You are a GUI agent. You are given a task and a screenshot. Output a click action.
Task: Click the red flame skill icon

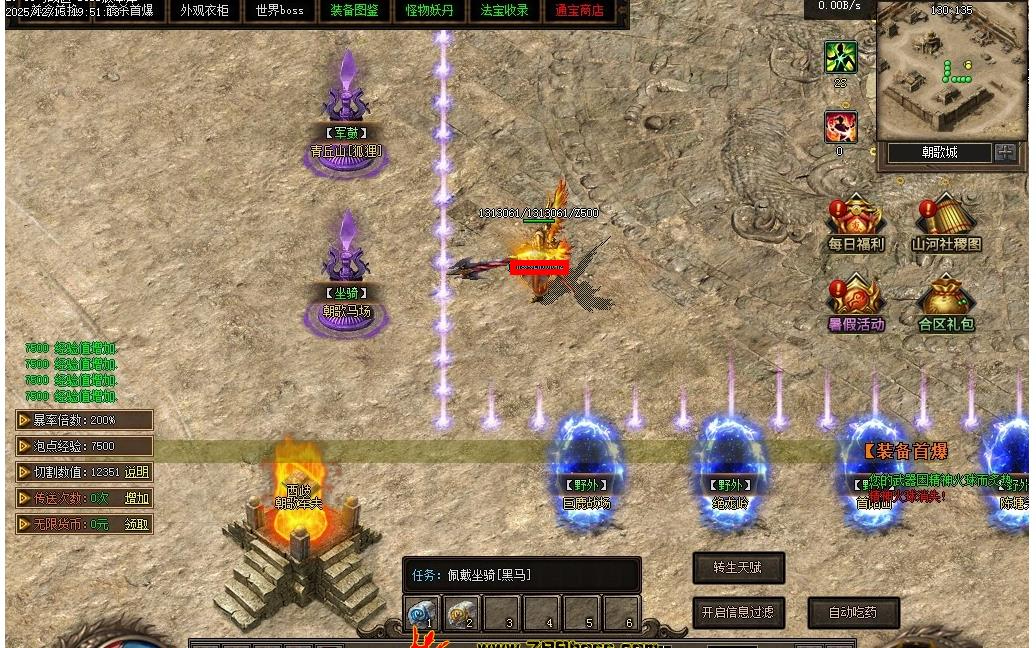840,127
